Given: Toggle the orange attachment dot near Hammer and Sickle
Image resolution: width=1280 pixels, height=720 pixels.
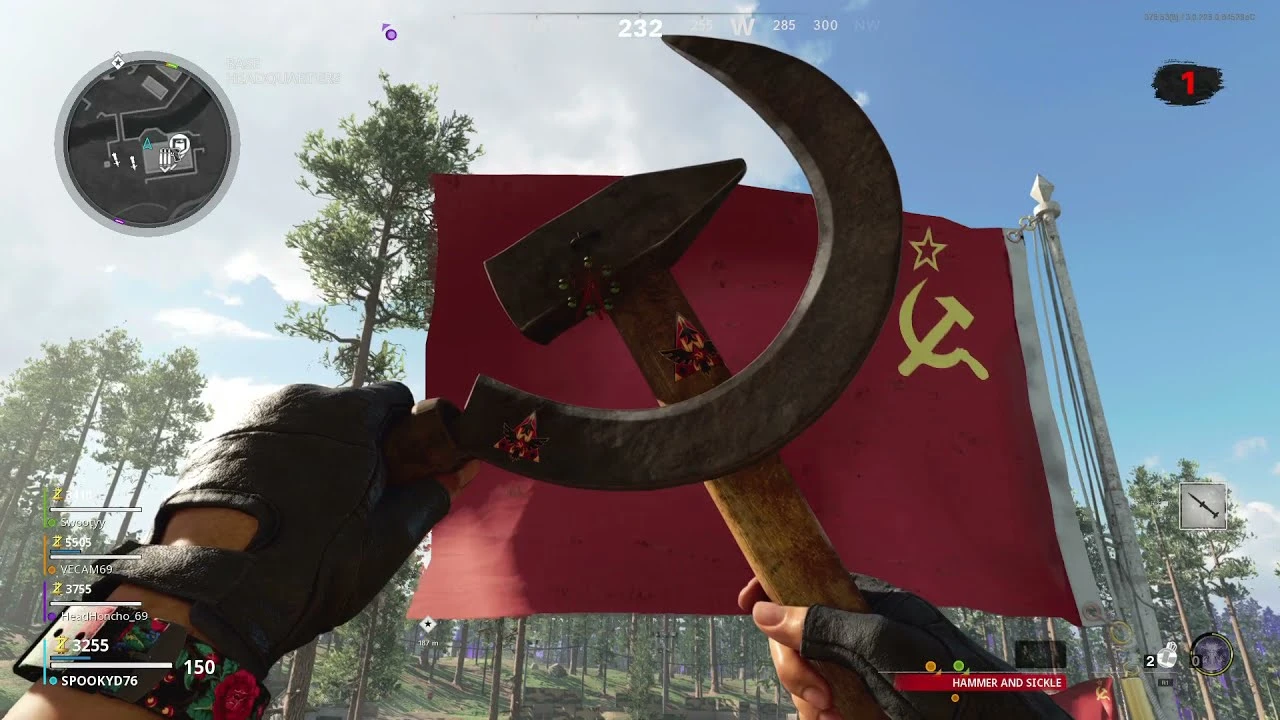Looking at the screenshot, I should tap(954, 698).
